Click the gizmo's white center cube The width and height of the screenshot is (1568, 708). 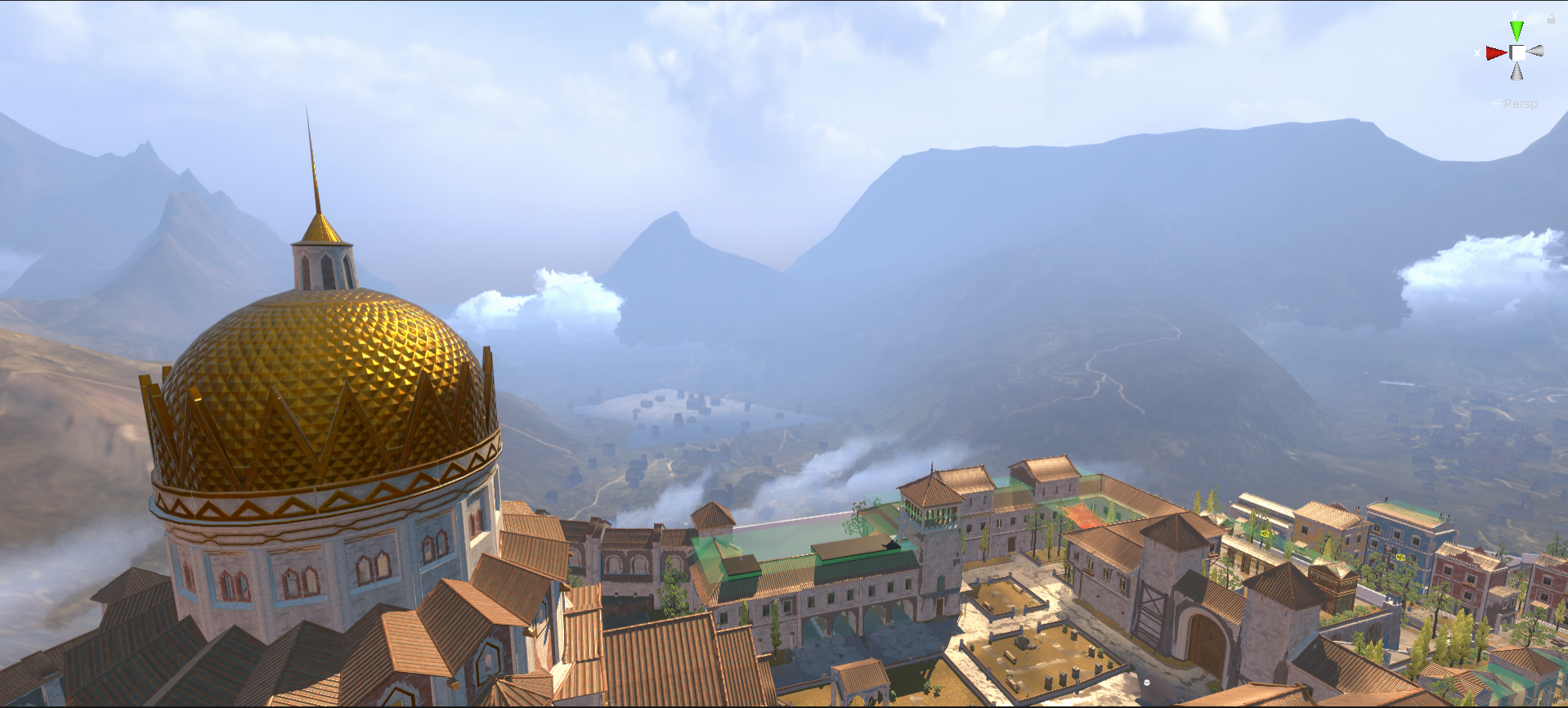[x=1517, y=52]
